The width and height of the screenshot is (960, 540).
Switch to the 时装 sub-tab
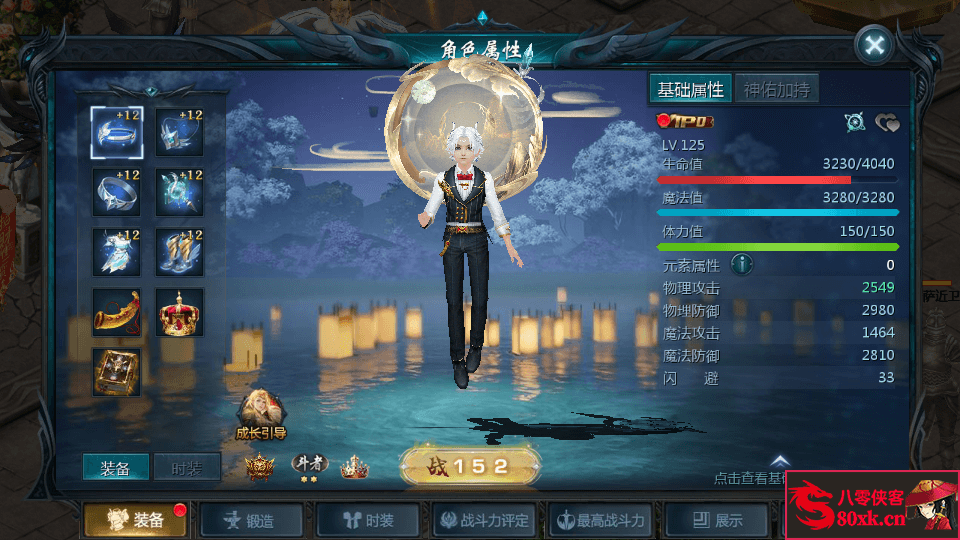point(187,468)
